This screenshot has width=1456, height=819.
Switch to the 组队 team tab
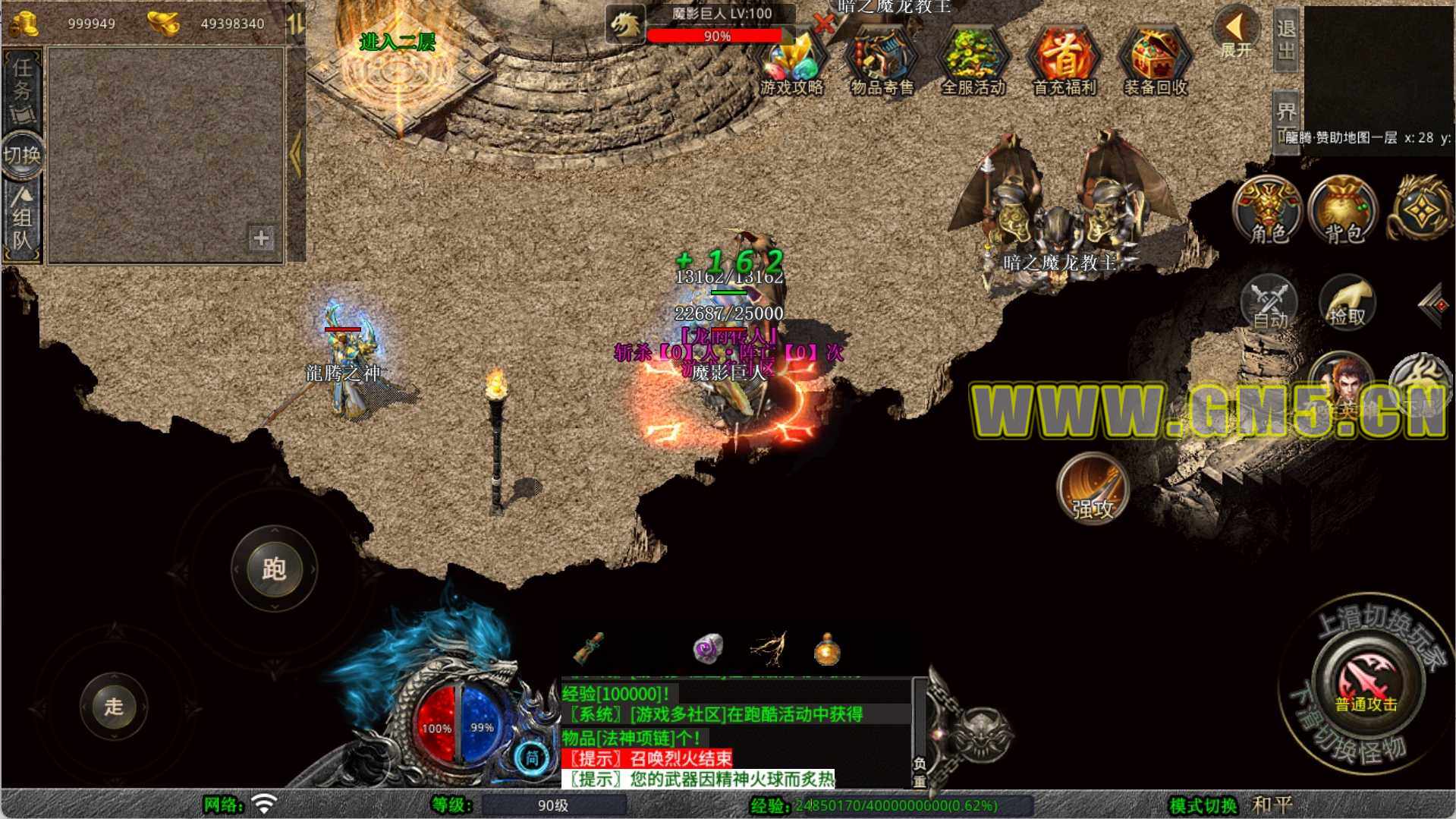[x=22, y=220]
